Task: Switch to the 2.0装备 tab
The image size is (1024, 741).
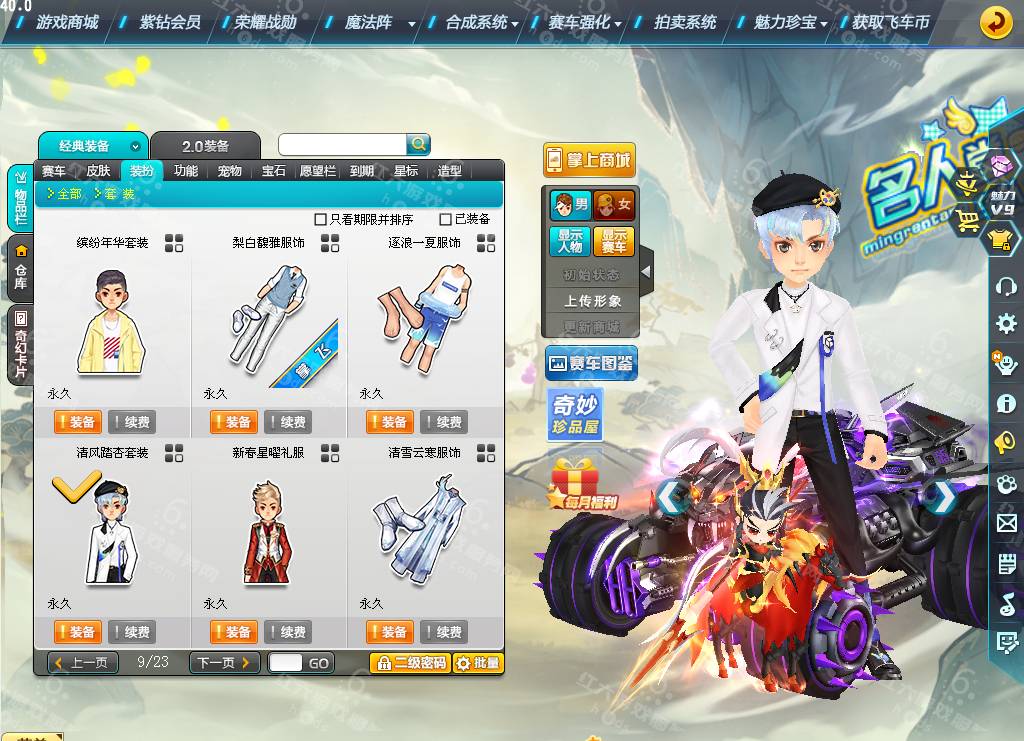Action: click(x=205, y=146)
